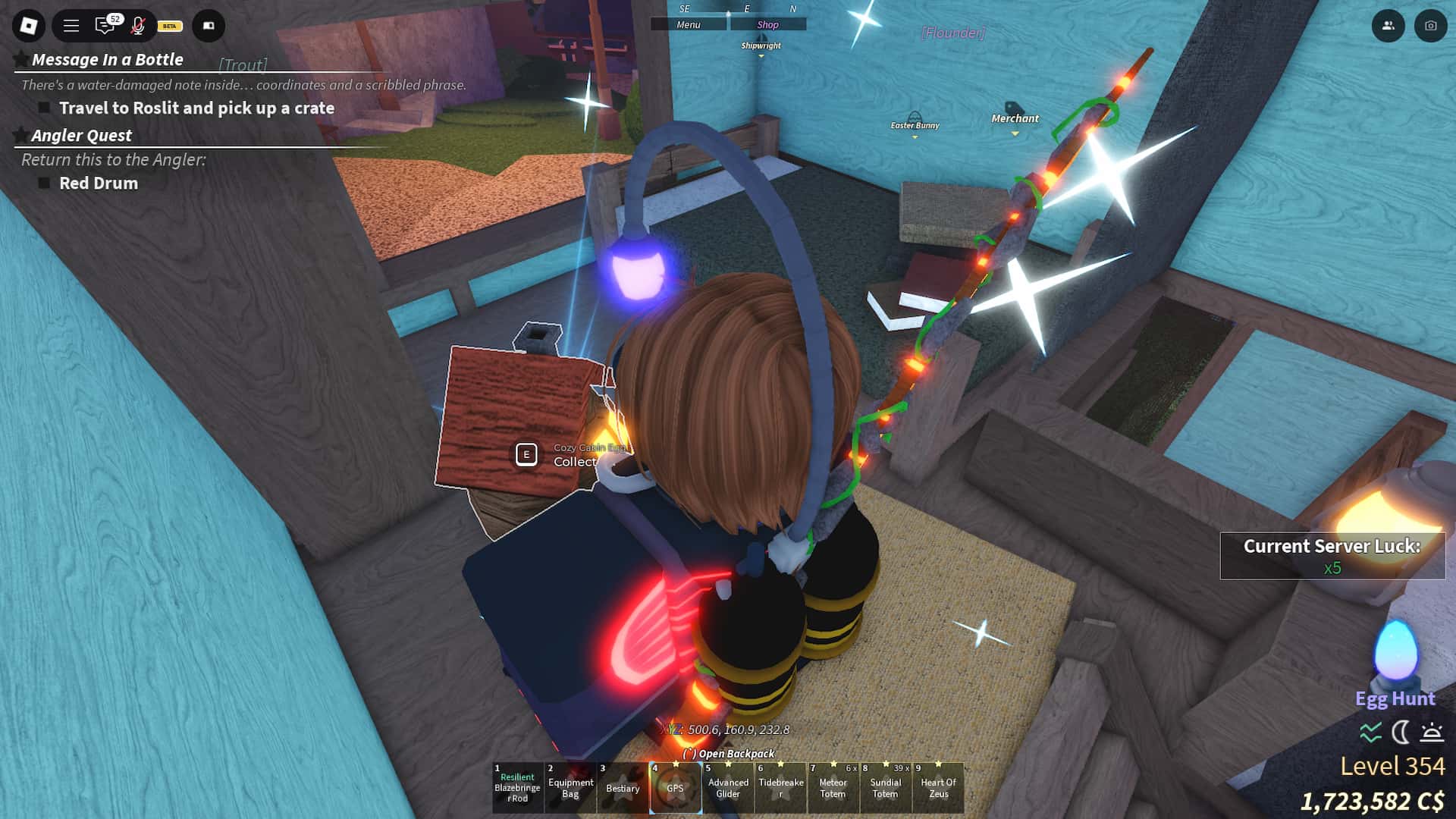The height and width of the screenshot is (819, 1456).
Task: Click the capture camera icon top-right
Action: [x=1429, y=26]
